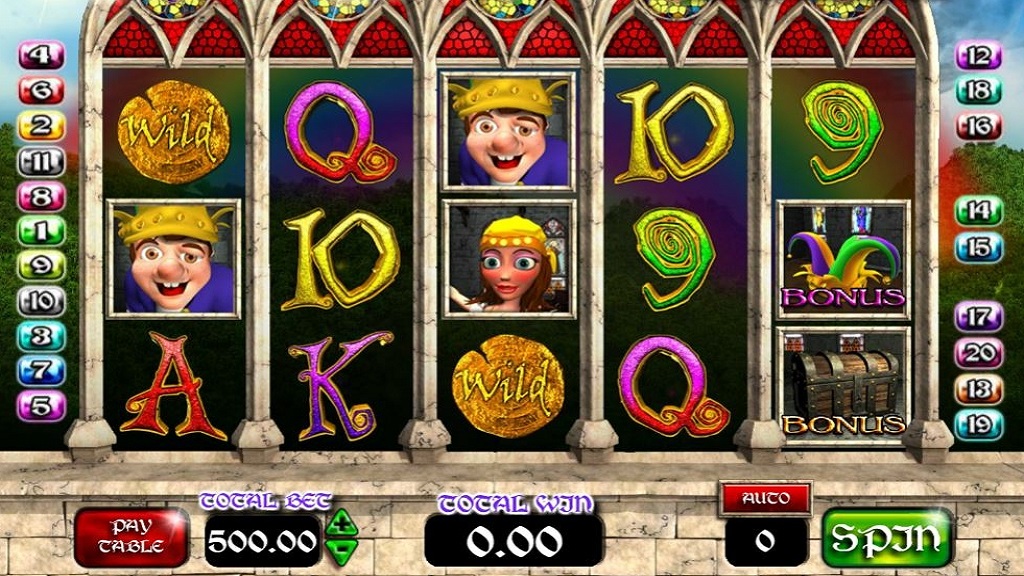Toggle the red Auto button

[765, 497]
